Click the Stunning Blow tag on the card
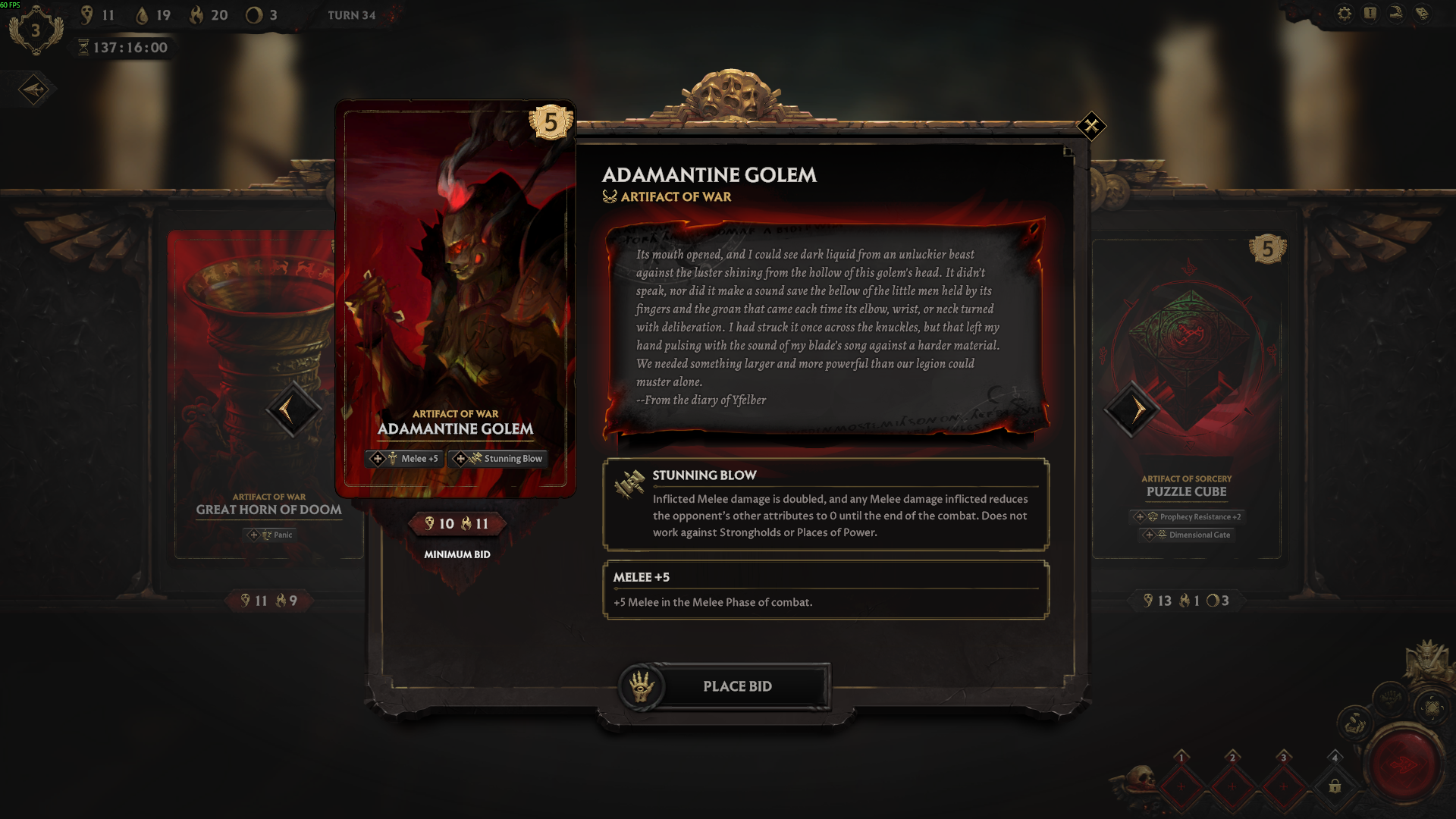 tap(499, 459)
